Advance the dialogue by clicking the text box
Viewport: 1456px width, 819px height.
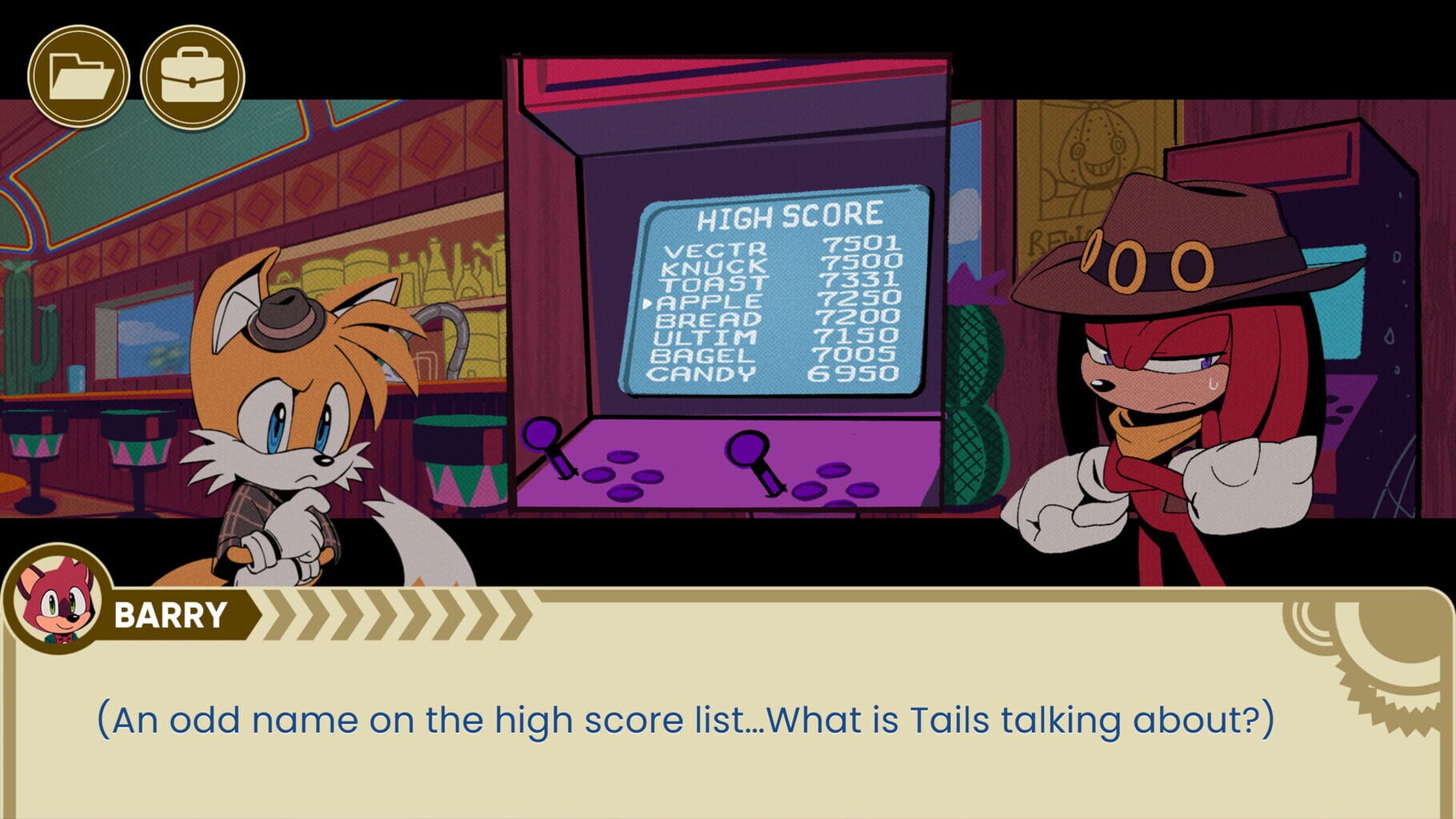click(x=720, y=720)
